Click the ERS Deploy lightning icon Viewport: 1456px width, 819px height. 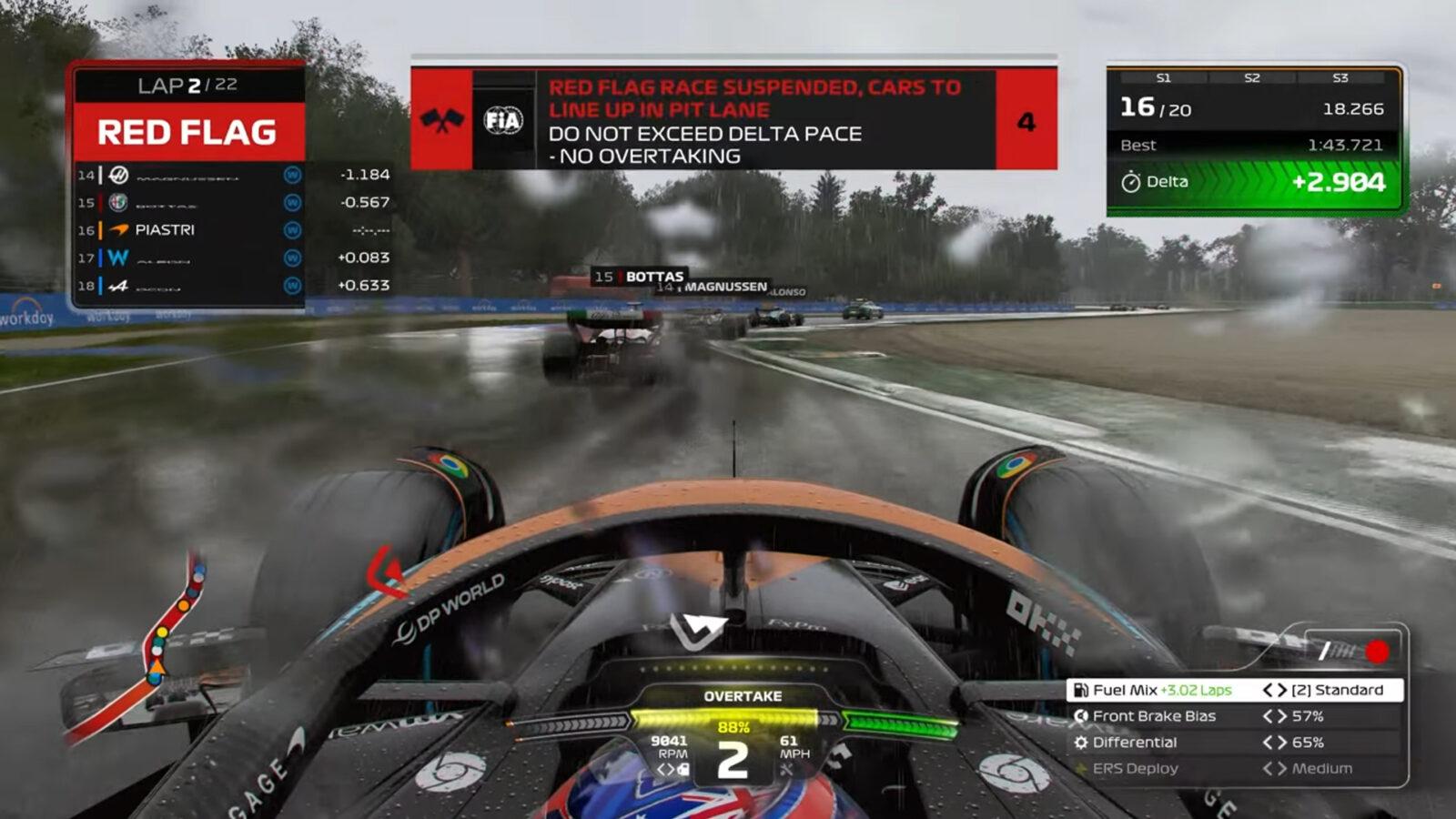pyautogui.click(x=1080, y=769)
